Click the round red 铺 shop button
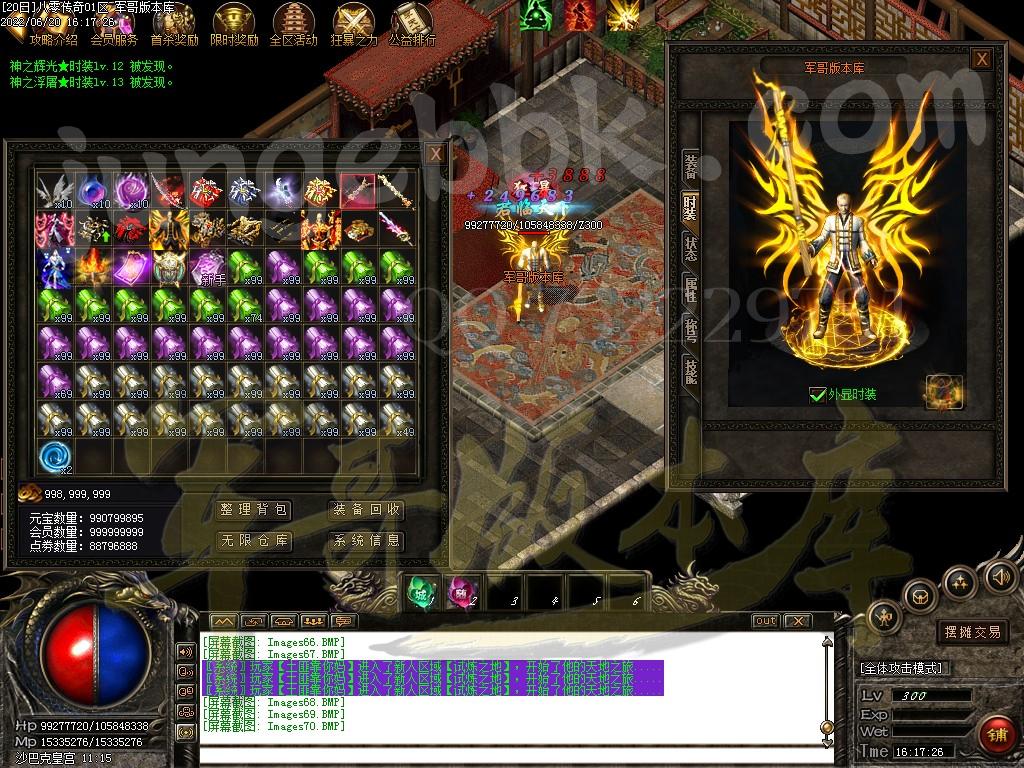Viewport: 1024px width, 768px height. pyautogui.click(x=996, y=735)
